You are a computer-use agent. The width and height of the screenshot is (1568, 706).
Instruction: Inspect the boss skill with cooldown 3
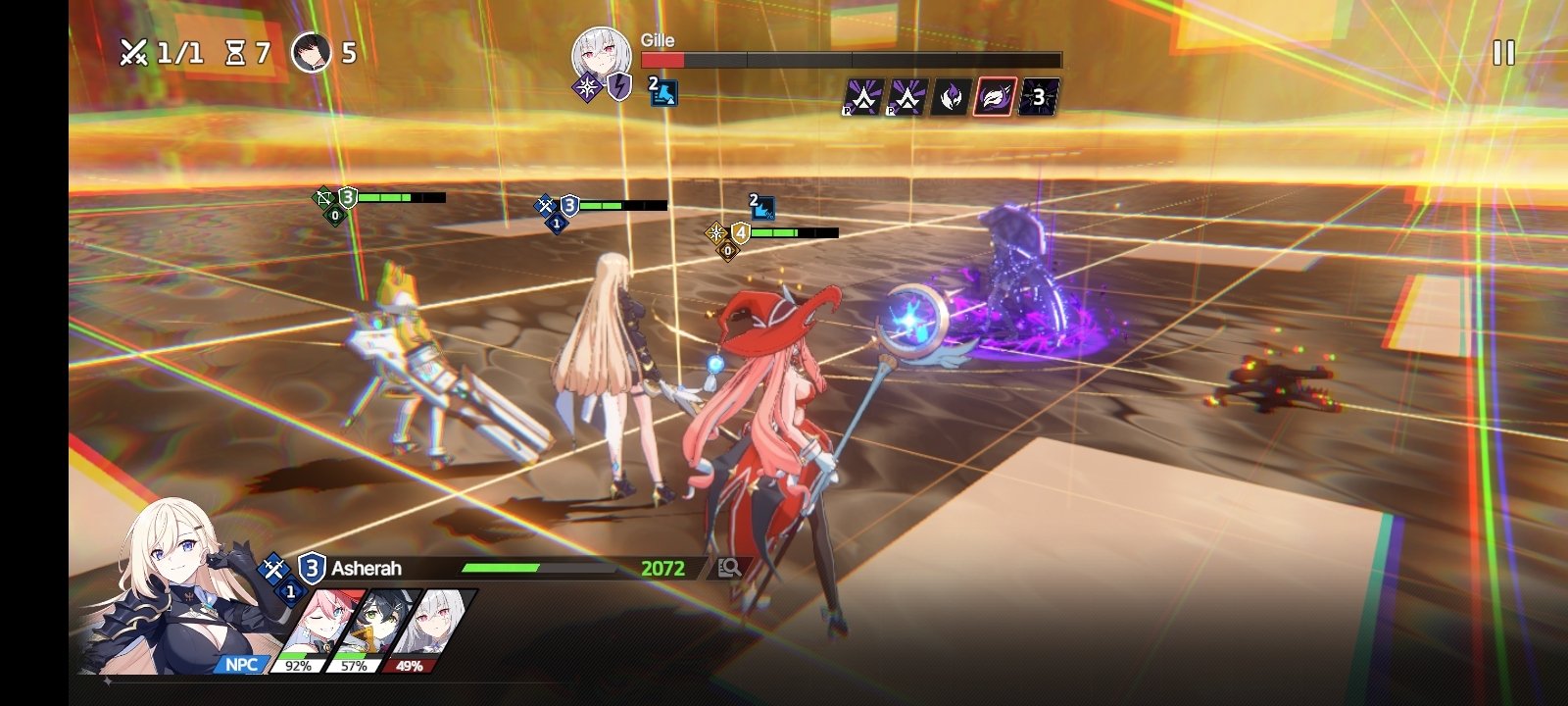(1038, 97)
